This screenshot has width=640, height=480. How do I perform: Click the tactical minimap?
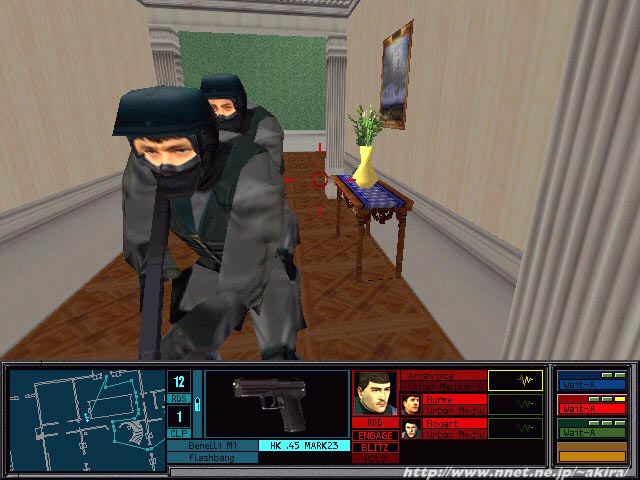88,409
